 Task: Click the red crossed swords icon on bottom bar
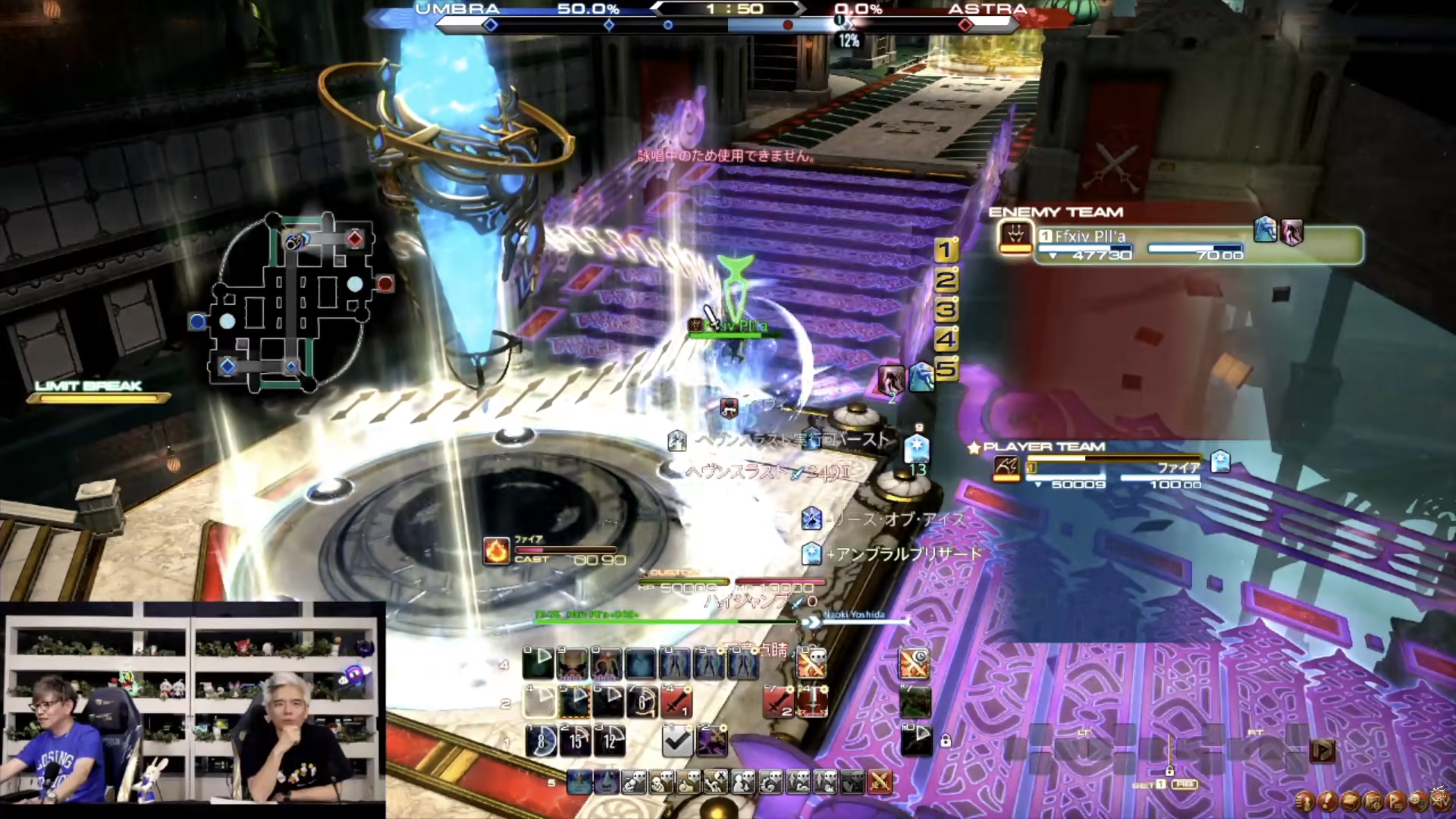pyautogui.click(x=880, y=782)
